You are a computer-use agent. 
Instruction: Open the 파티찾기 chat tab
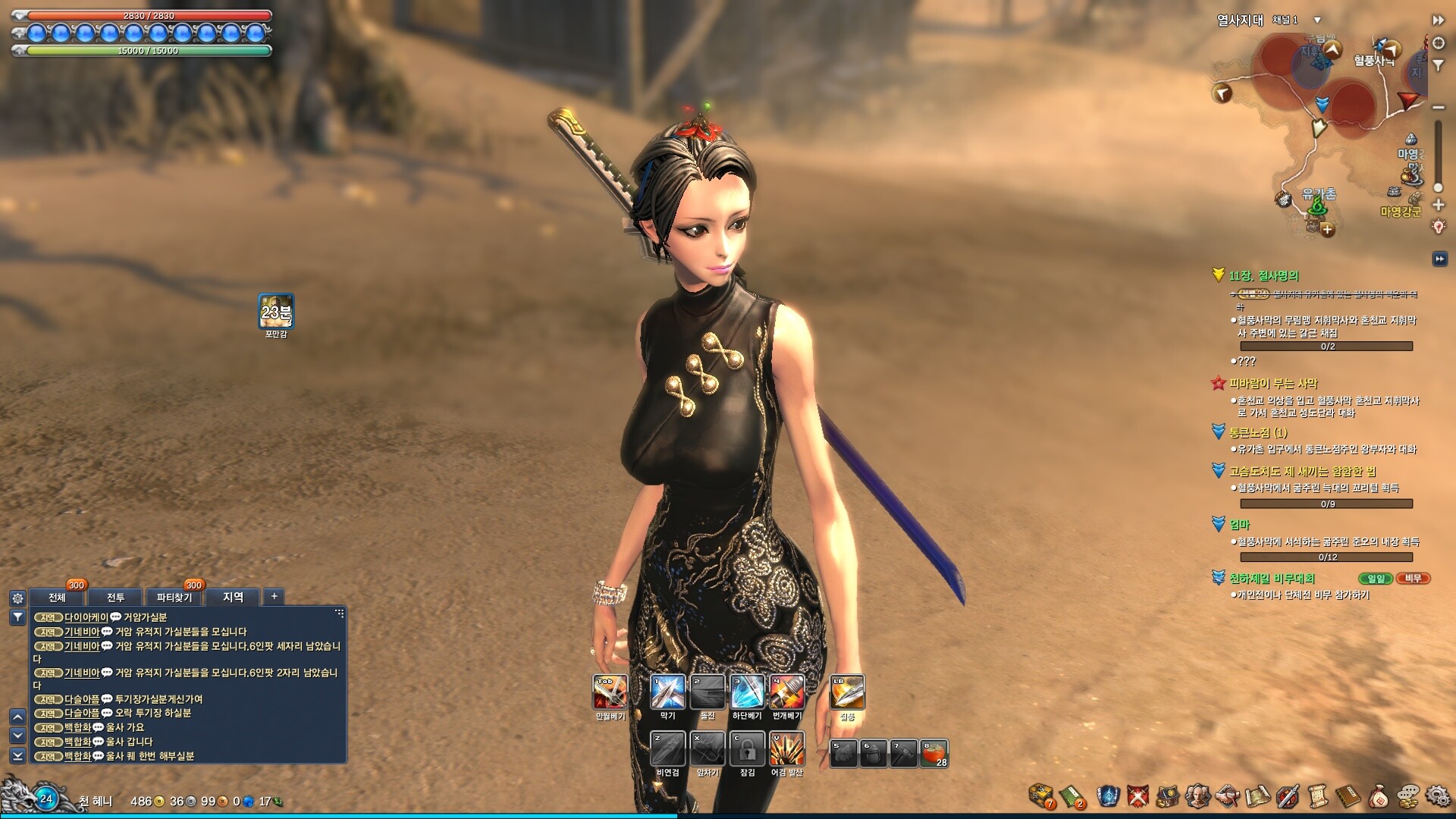click(x=174, y=598)
